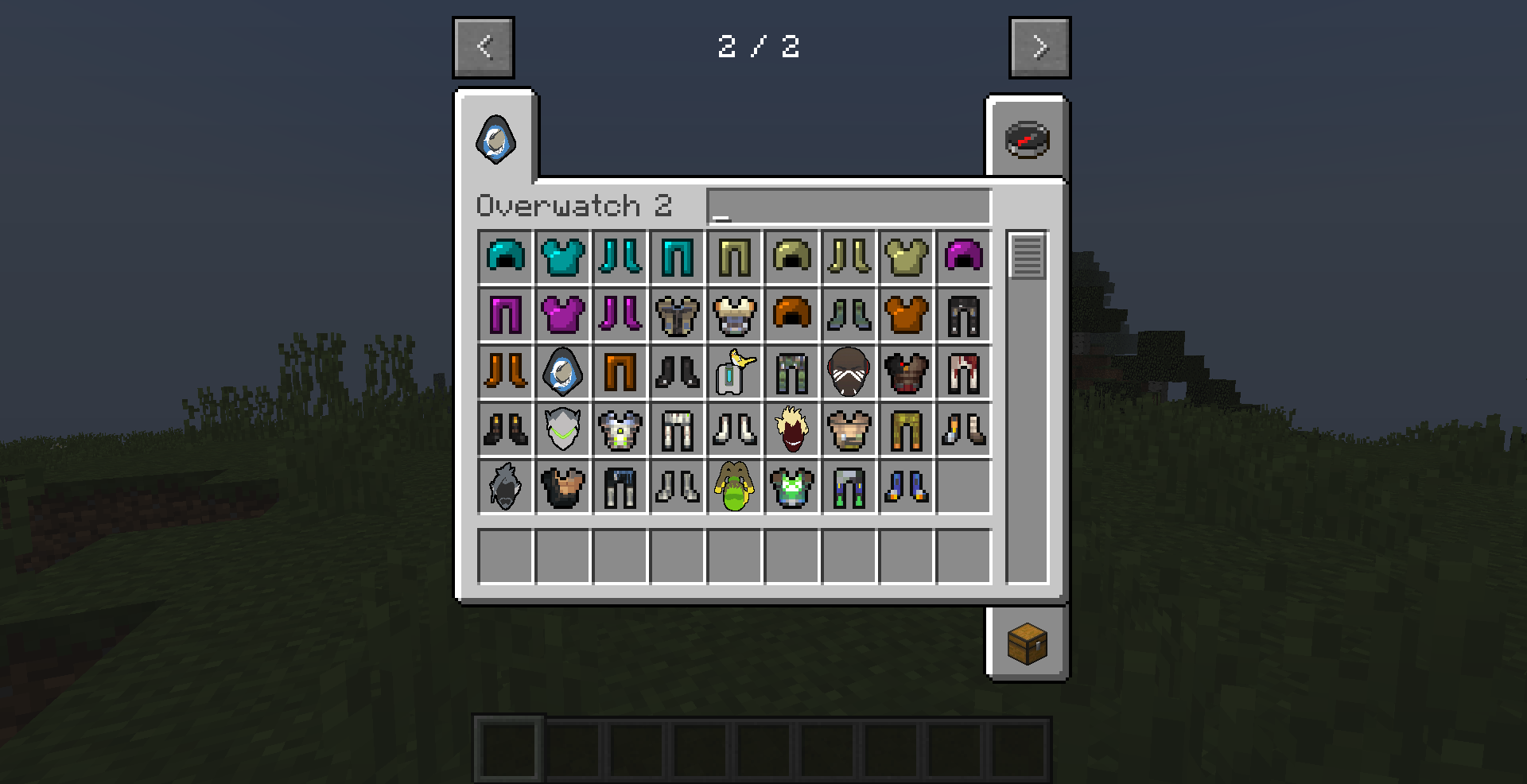Select the blue boots at row end
This screenshot has width=1527, height=784.
pyautogui.click(x=906, y=486)
